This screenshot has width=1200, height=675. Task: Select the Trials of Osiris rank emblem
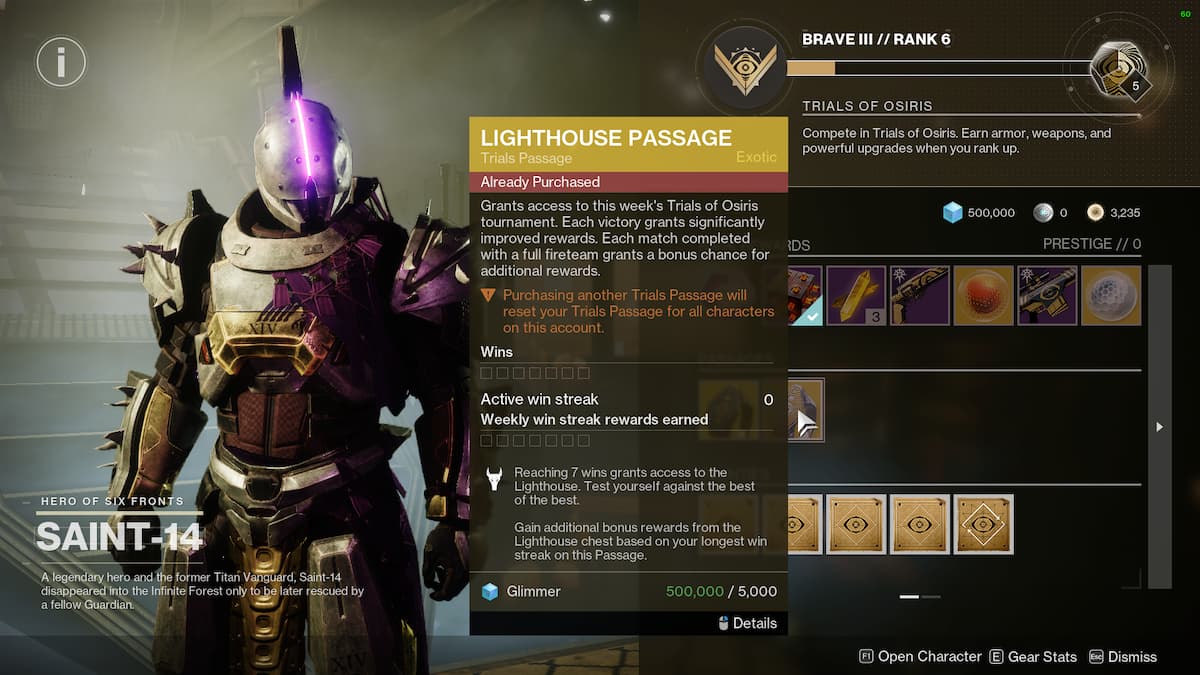tap(745, 69)
